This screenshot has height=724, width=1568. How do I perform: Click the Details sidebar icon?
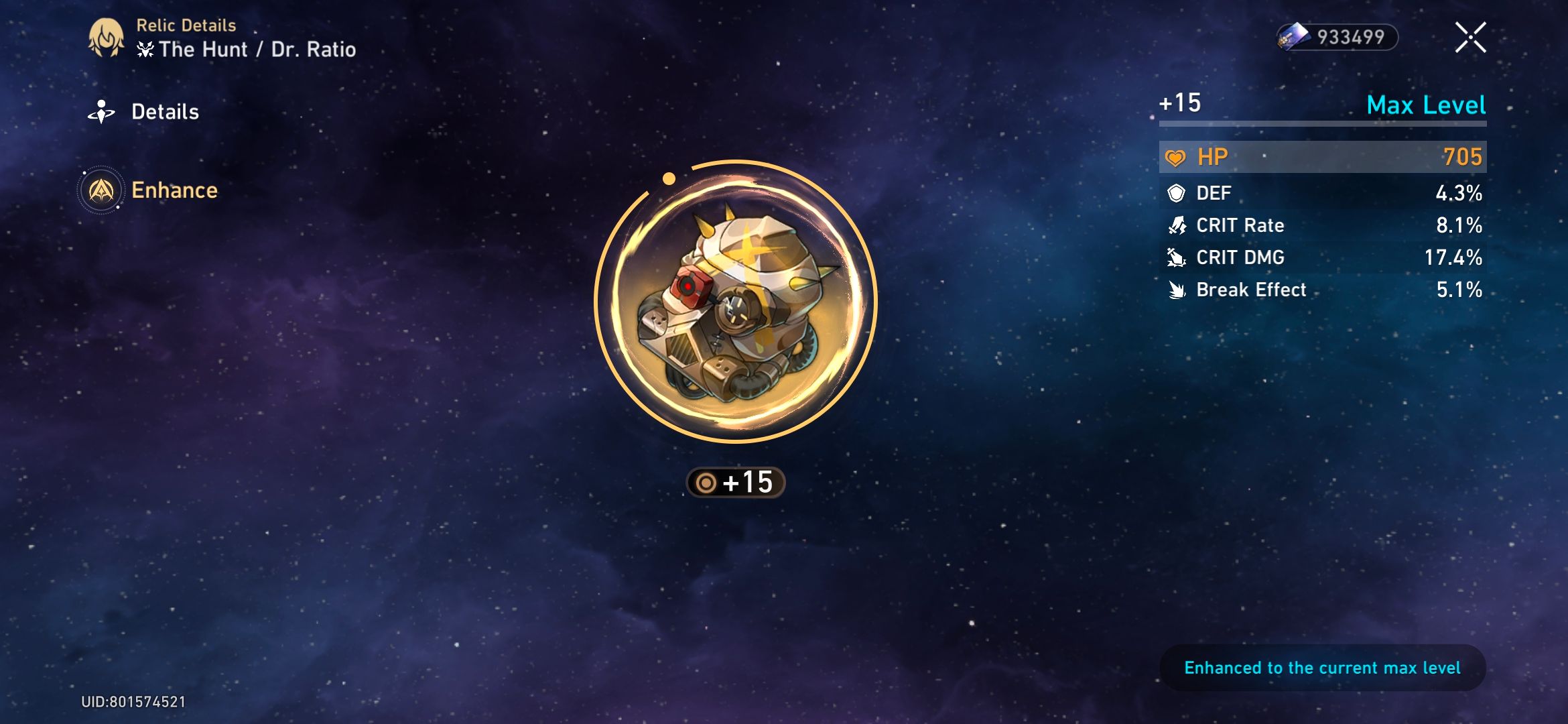(x=101, y=111)
